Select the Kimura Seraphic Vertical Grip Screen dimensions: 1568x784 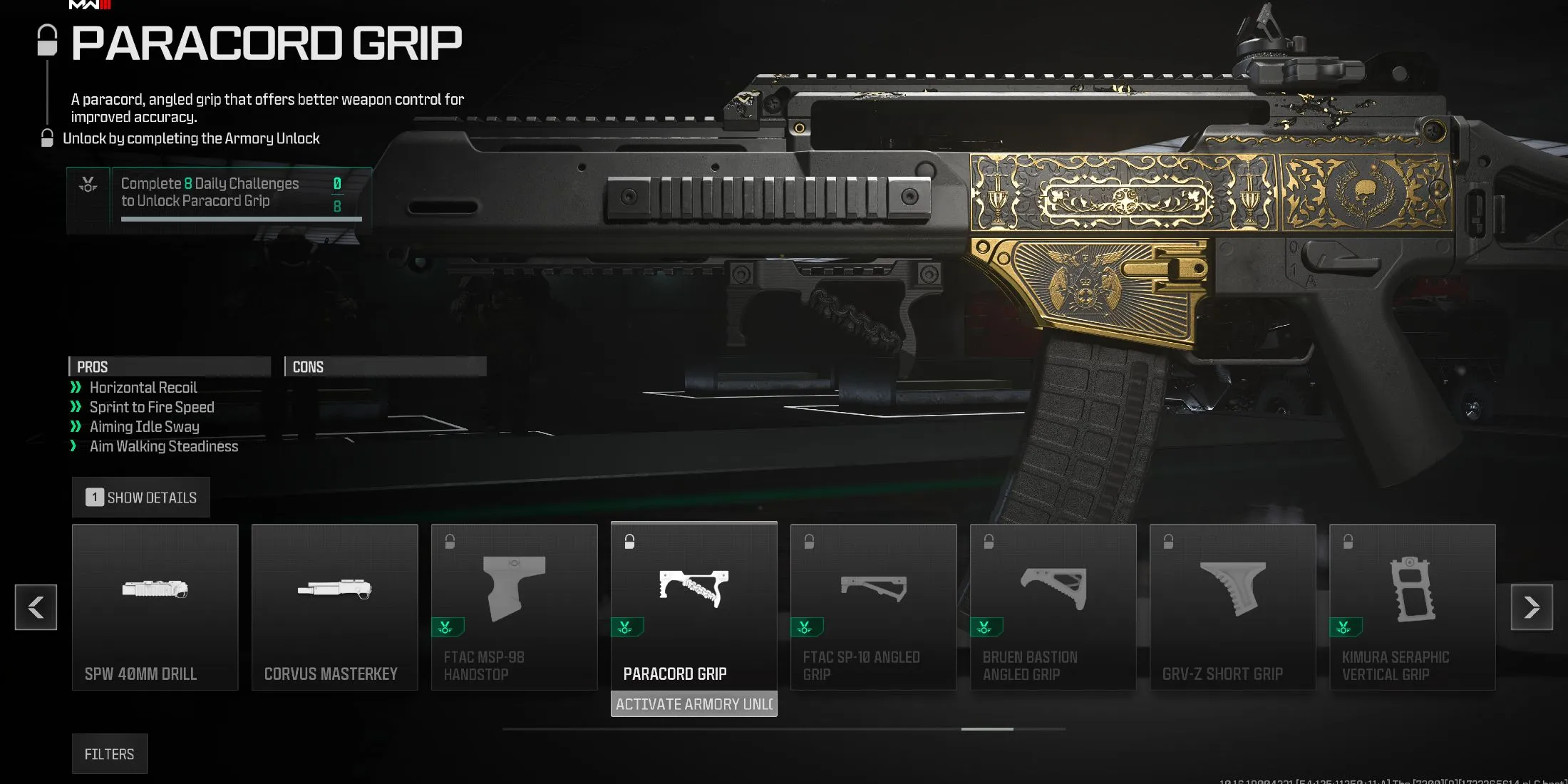(x=1412, y=607)
